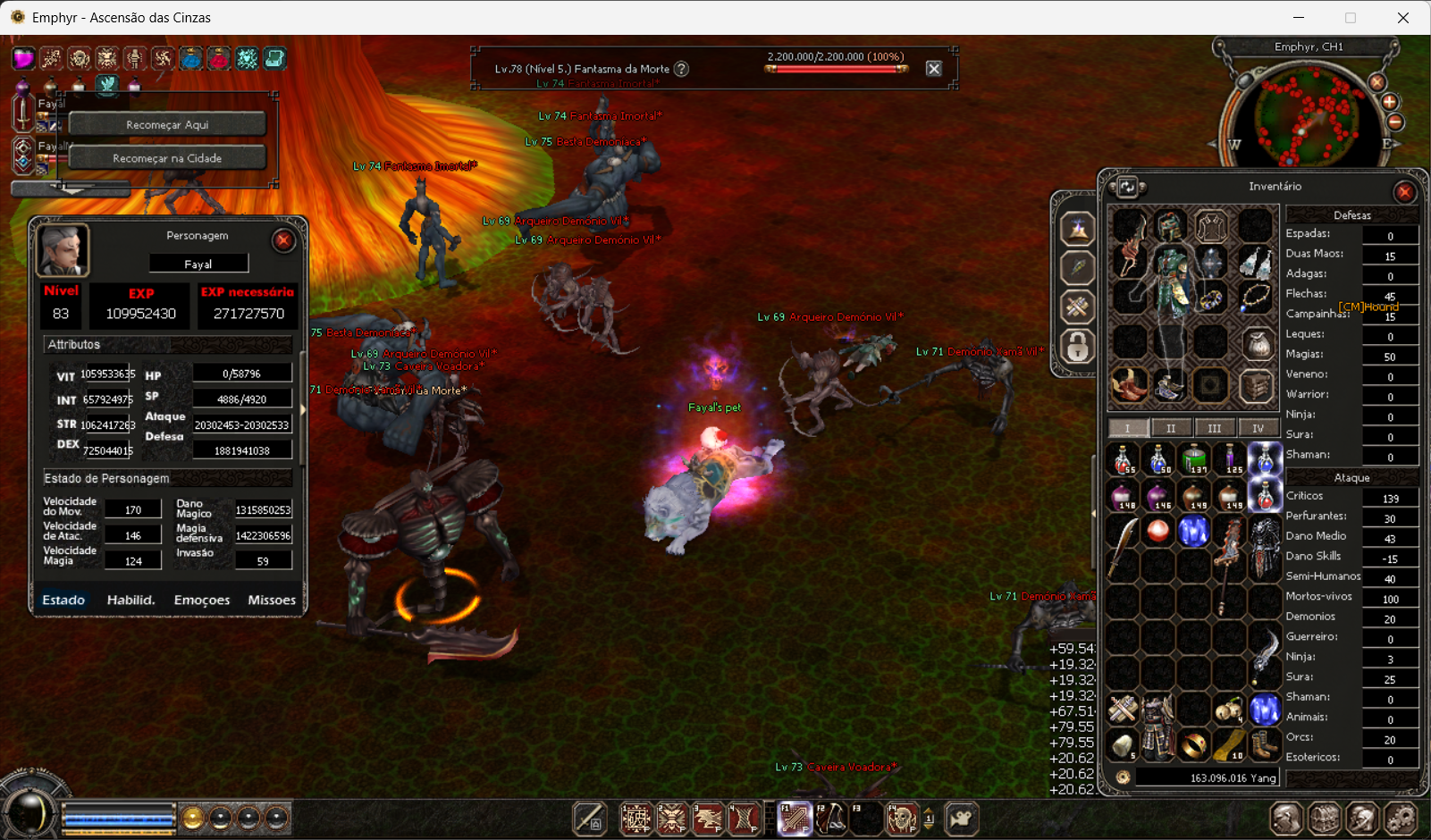
Task: Close the Fantasma da Morte target bar
Action: [x=934, y=69]
